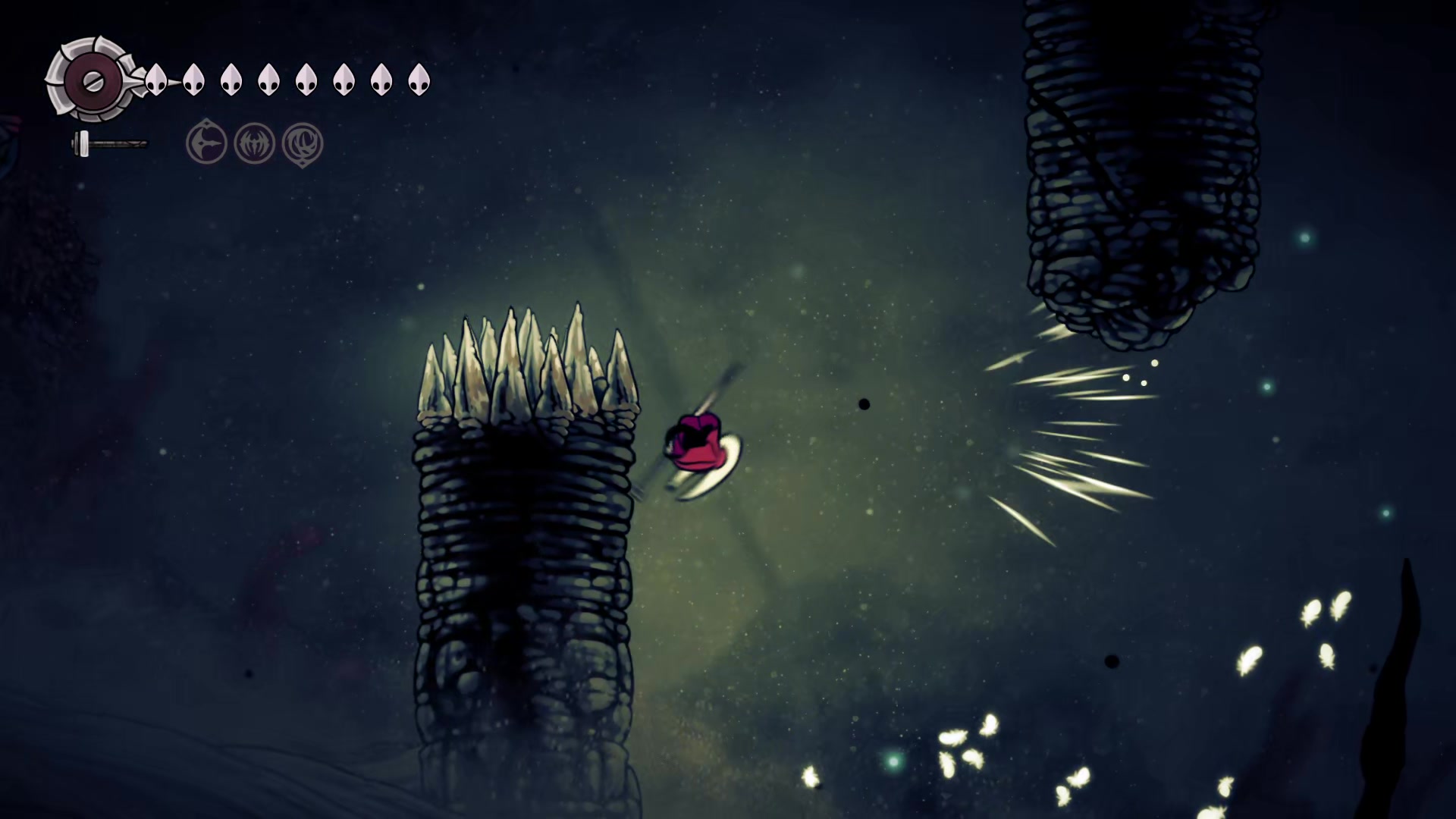This screenshot has height=819, width=1456.
Task: Click the silk spool crest icon
Action: (x=92, y=80)
